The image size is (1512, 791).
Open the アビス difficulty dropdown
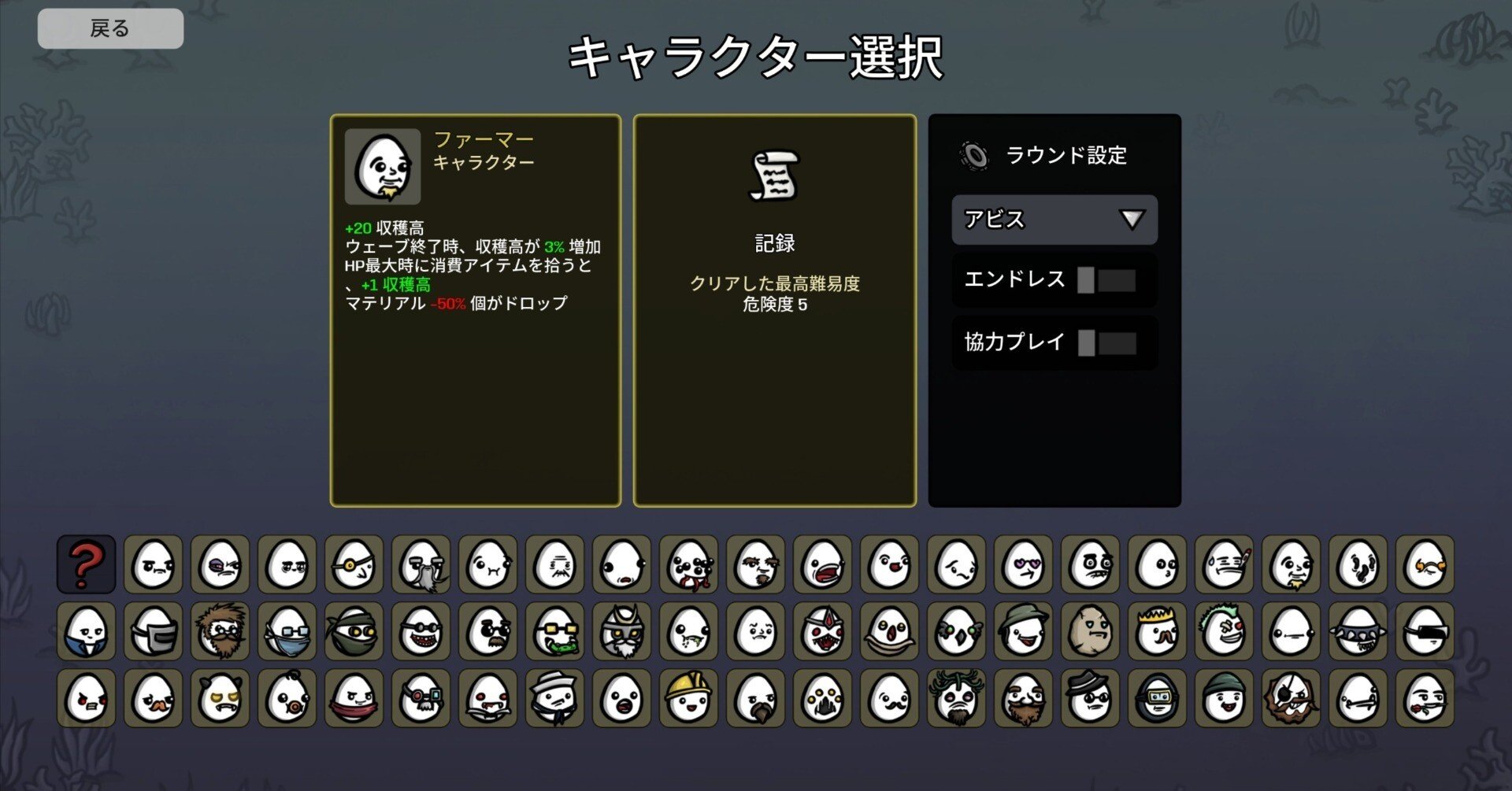pyautogui.click(x=1054, y=220)
